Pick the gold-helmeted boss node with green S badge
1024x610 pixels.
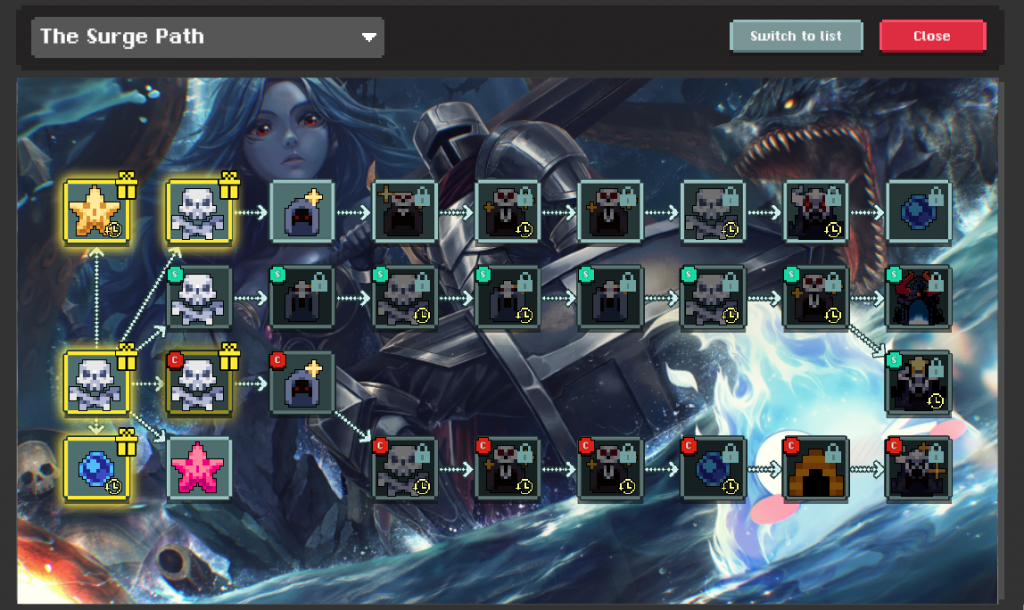click(918, 383)
